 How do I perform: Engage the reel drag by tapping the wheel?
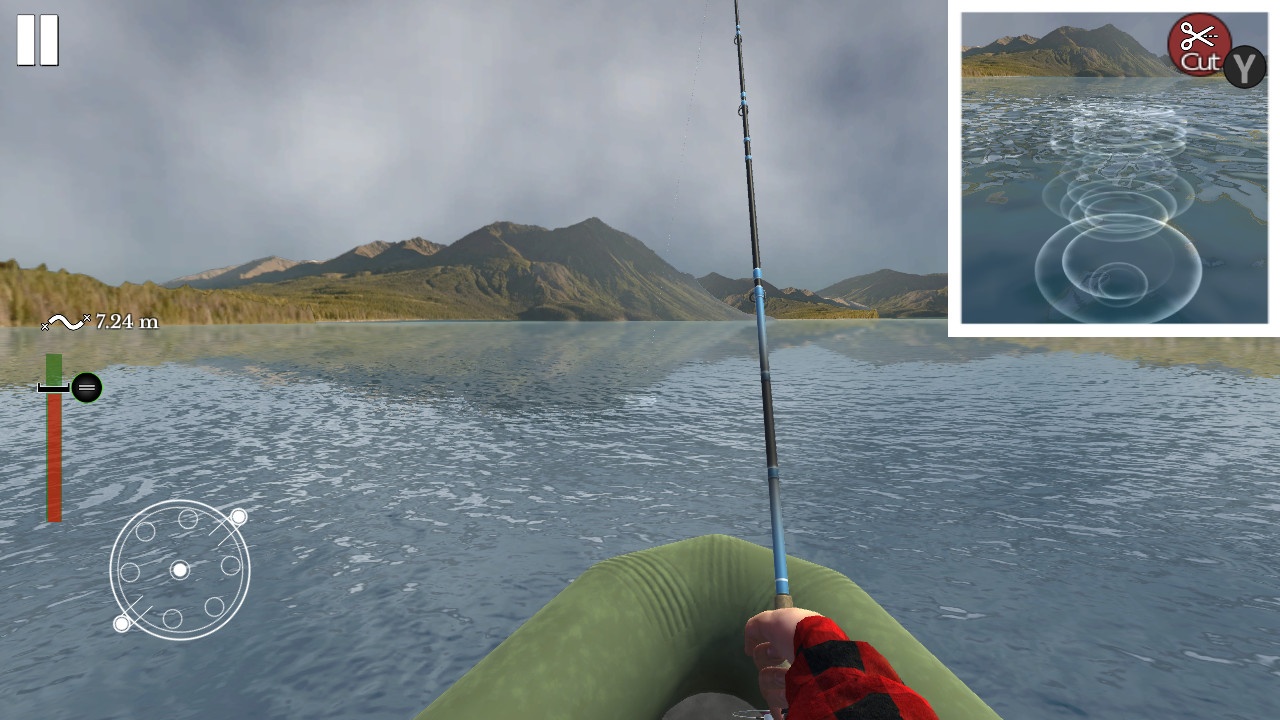(179, 569)
